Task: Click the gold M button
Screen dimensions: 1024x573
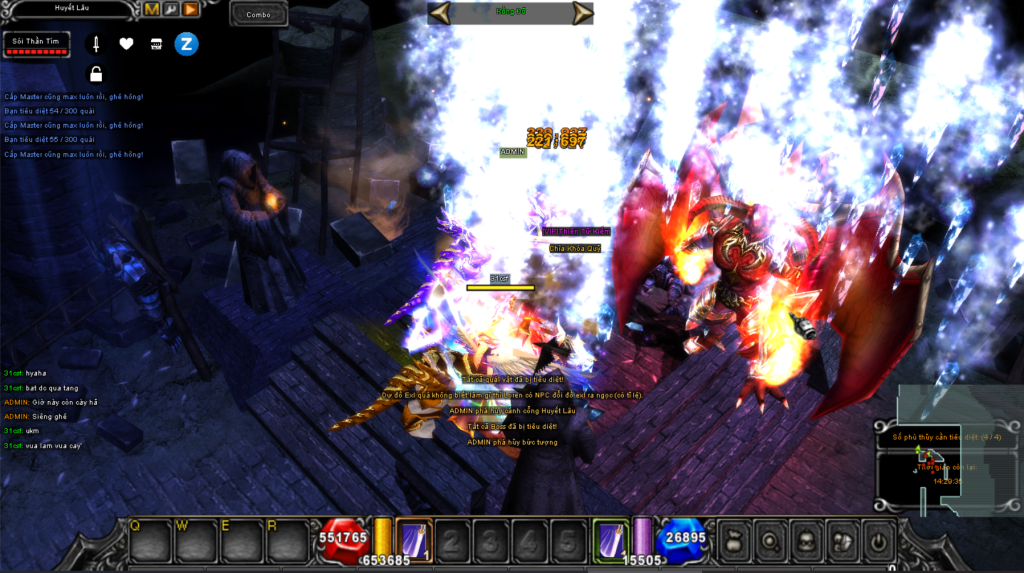Action: tap(152, 9)
